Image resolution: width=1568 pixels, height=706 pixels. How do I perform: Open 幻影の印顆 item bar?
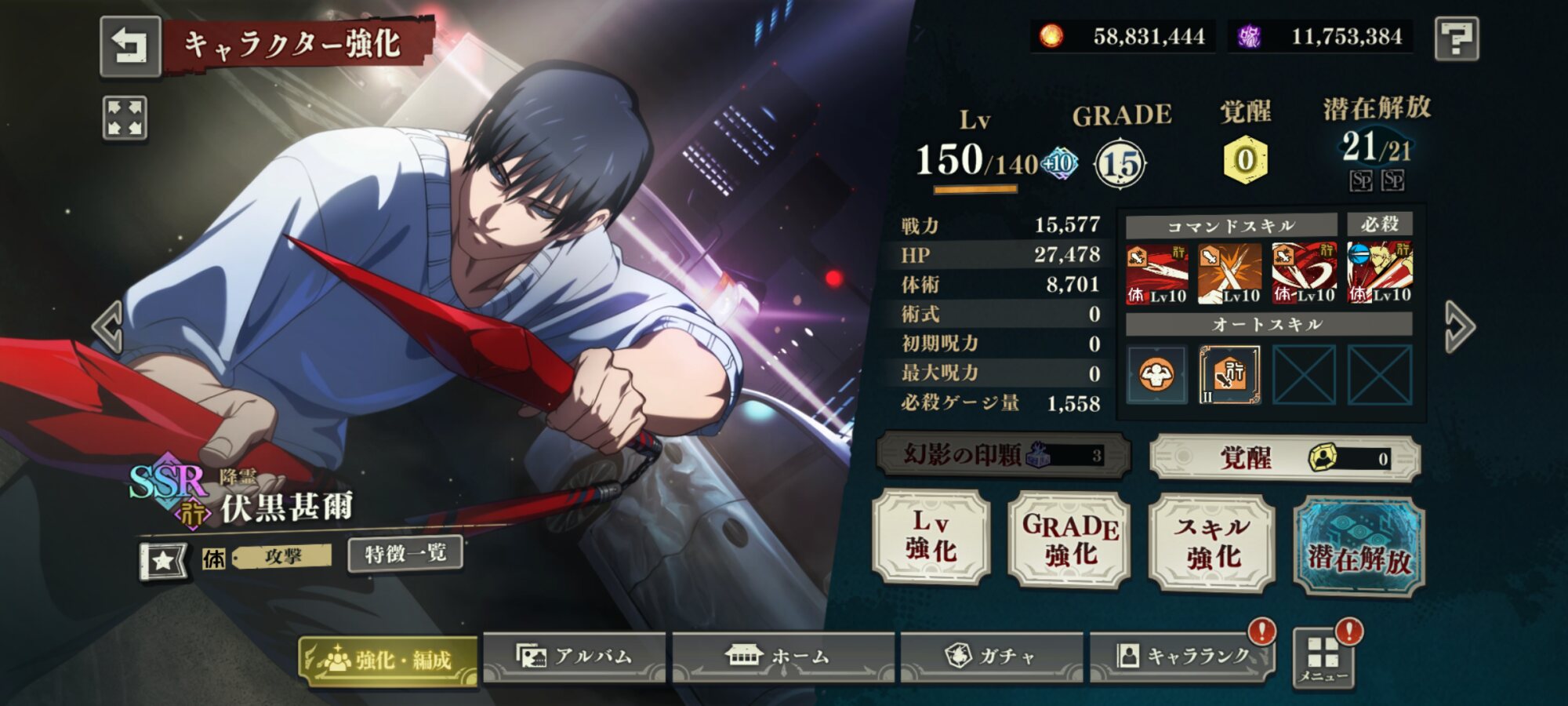(1003, 455)
